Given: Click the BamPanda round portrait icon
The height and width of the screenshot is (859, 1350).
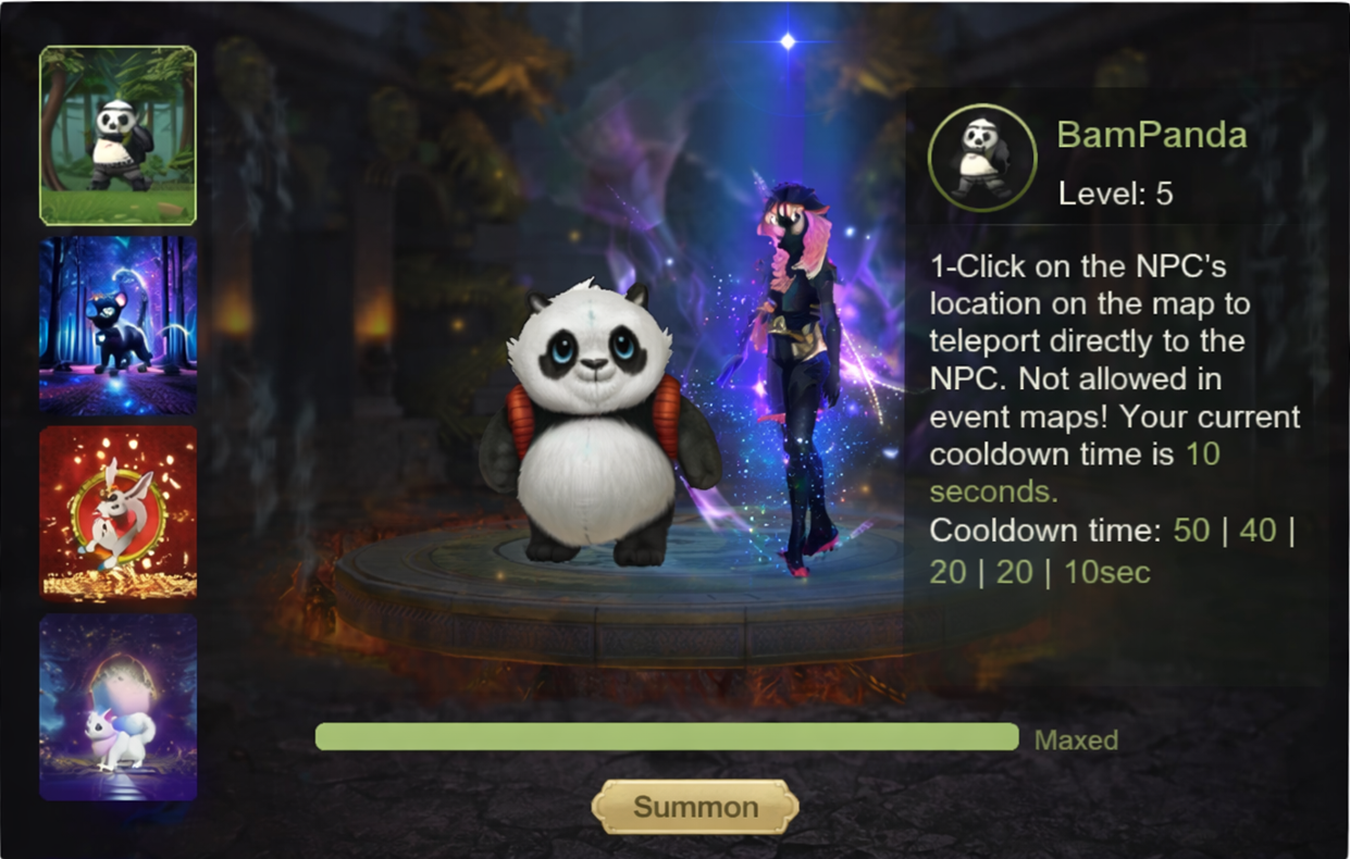Looking at the screenshot, I should click(x=981, y=158).
